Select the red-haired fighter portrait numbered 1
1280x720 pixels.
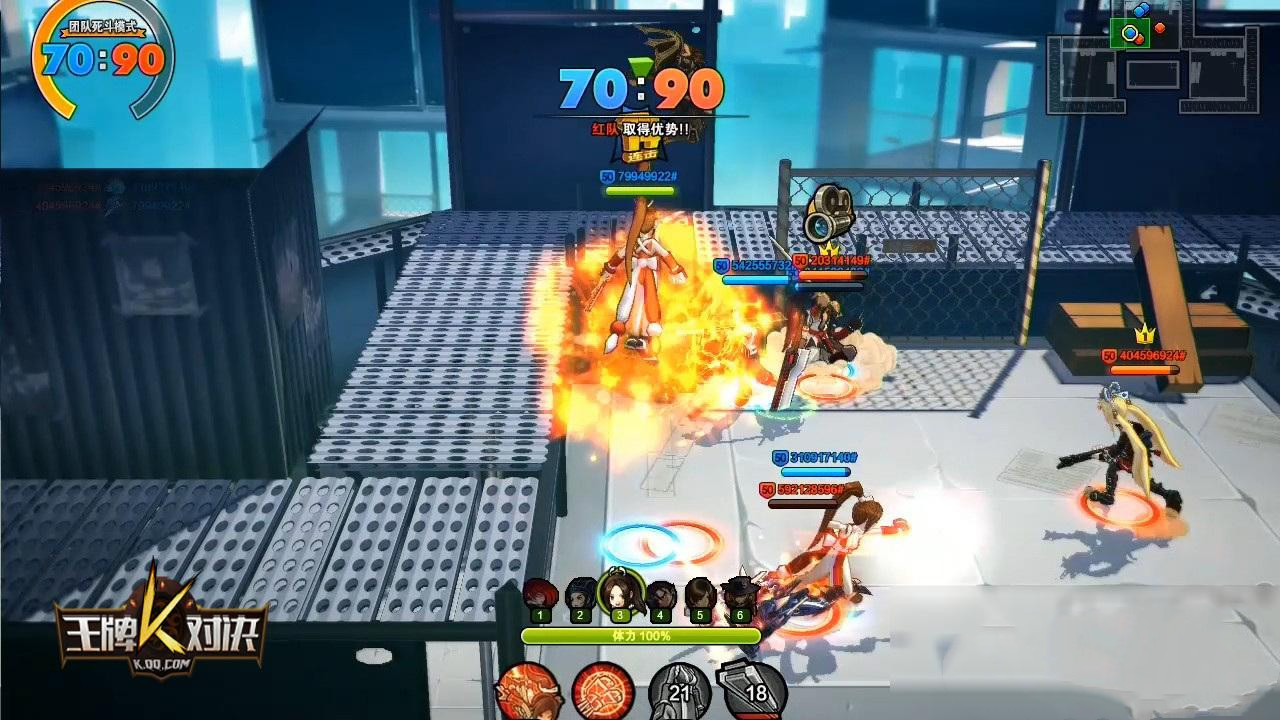point(540,598)
